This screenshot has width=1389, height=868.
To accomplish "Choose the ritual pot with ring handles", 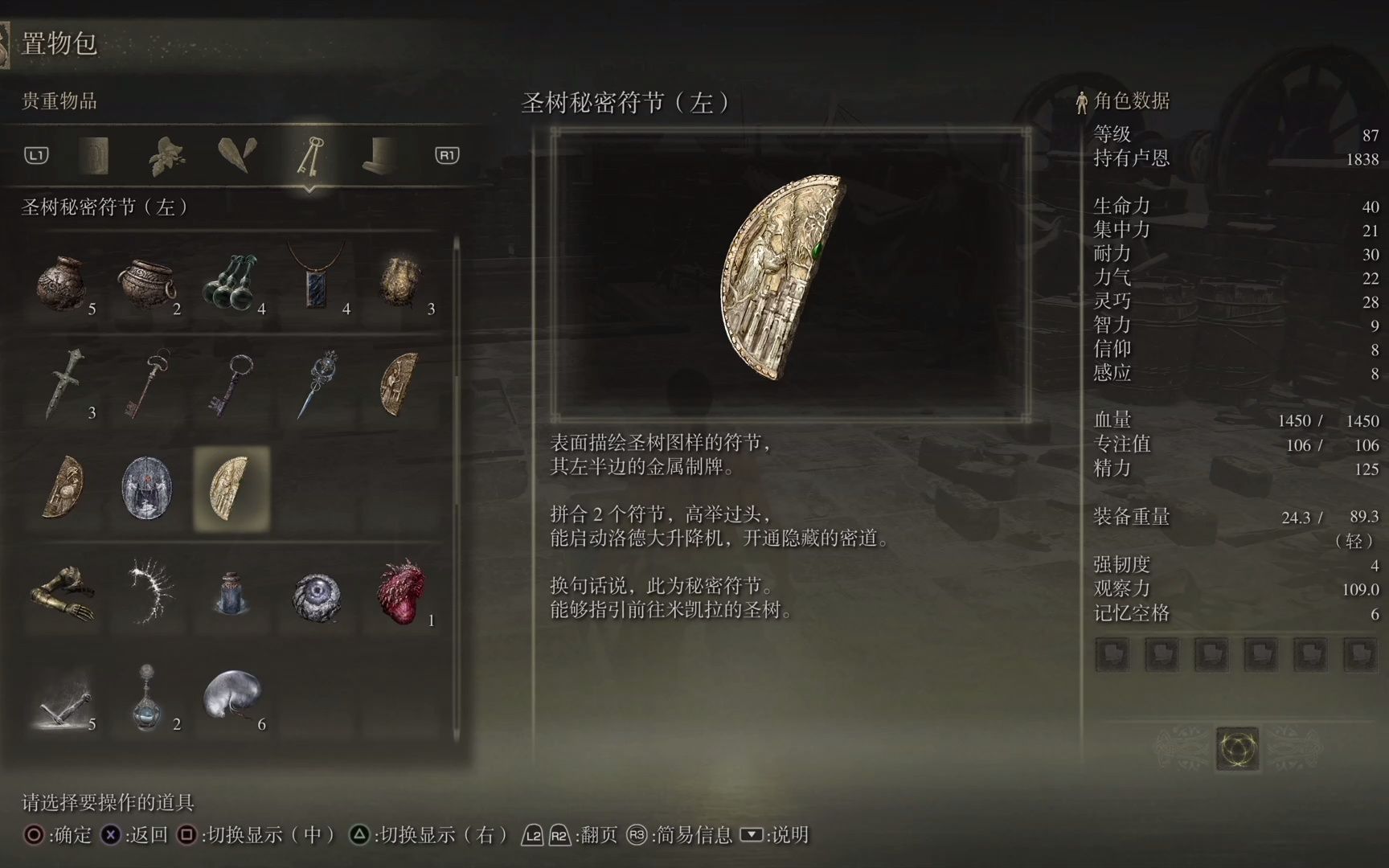I will 148,284.
